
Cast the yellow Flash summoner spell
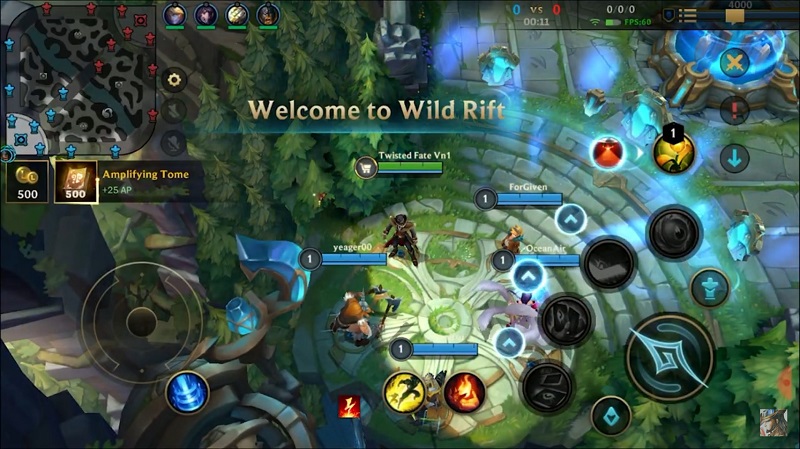(x=403, y=392)
